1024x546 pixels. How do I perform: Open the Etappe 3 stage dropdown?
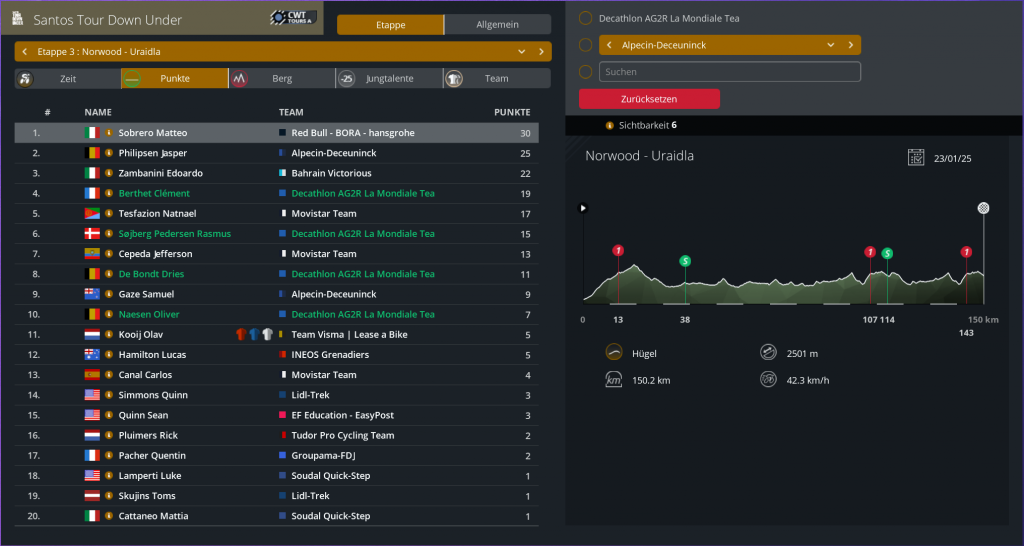click(x=521, y=51)
